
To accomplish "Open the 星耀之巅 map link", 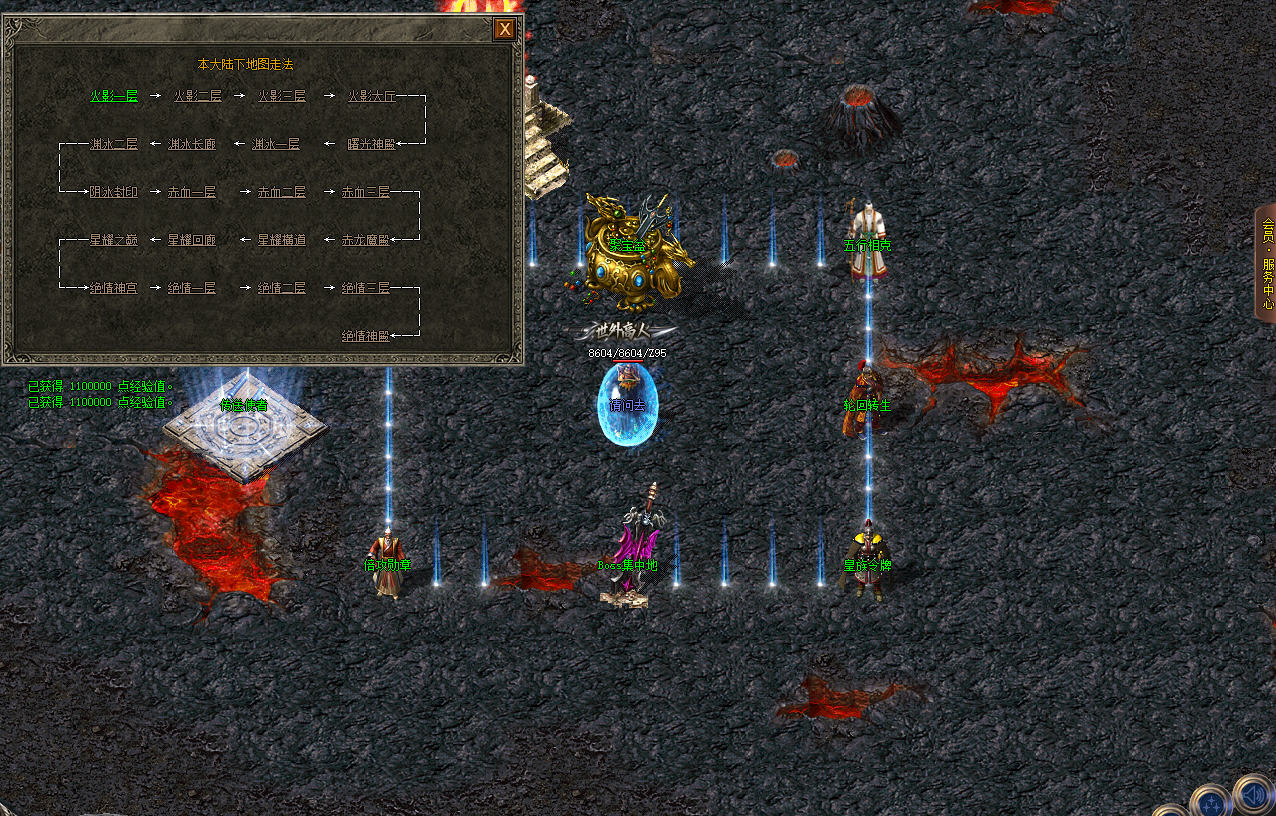I will [x=114, y=240].
